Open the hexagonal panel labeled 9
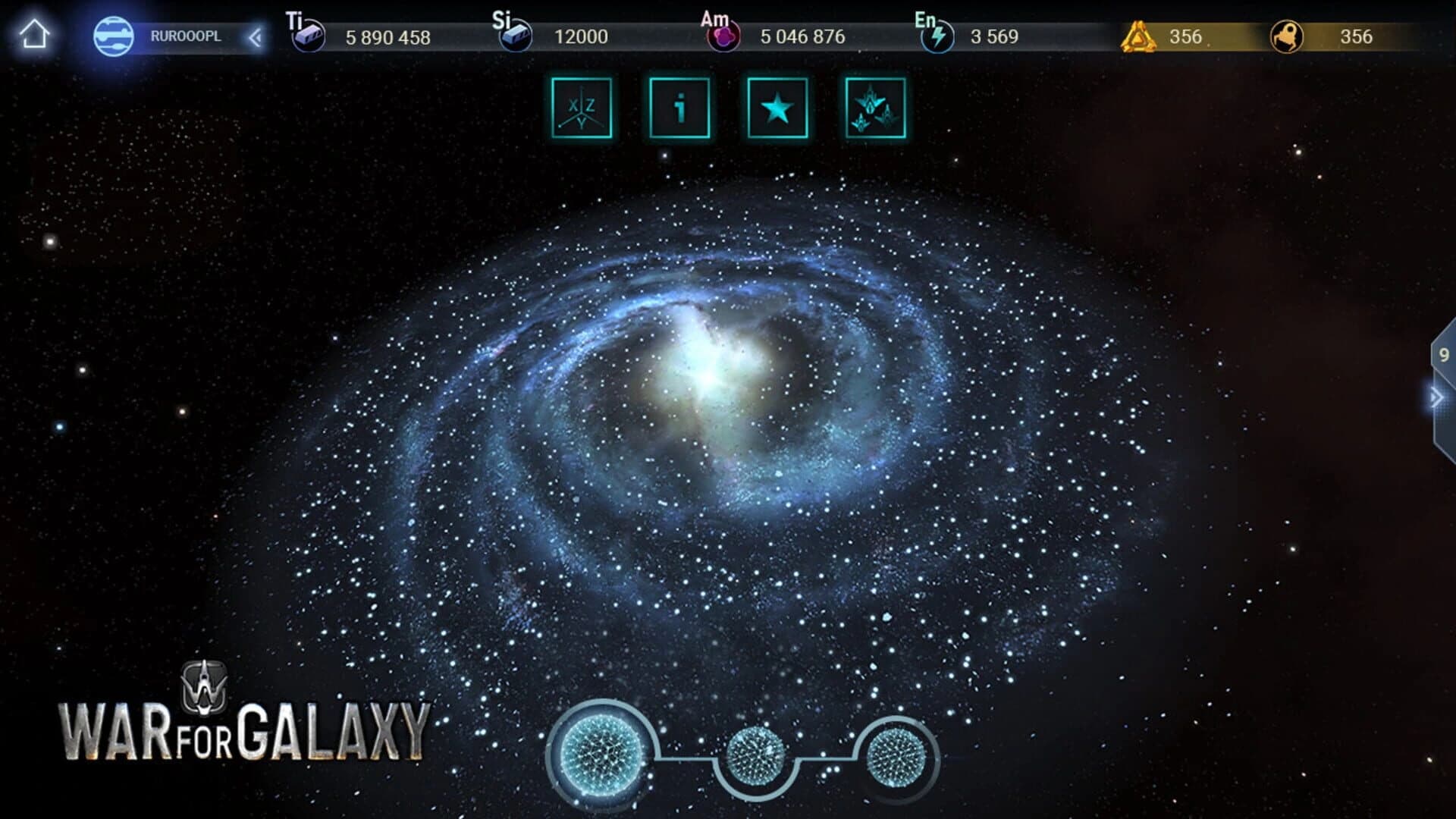 pos(1445,353)
